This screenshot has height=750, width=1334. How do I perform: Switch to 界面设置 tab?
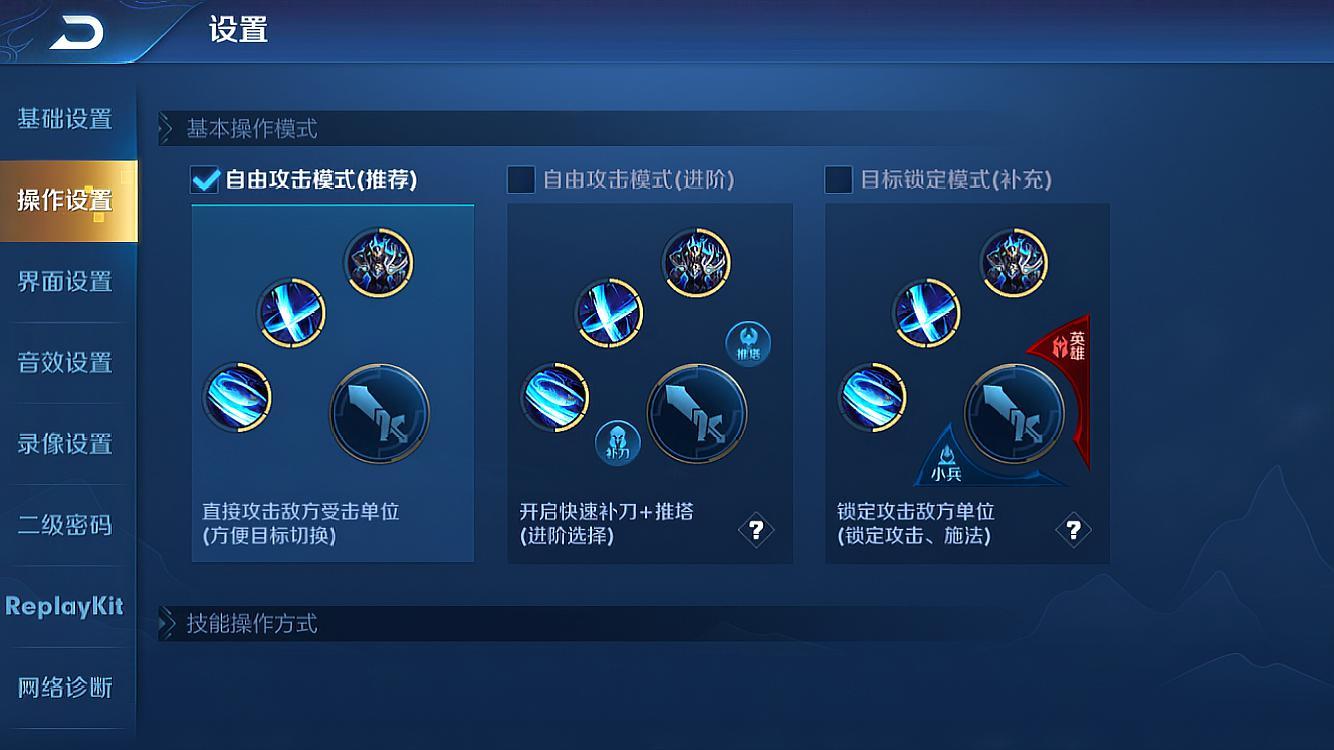click(x=66, y=282)
